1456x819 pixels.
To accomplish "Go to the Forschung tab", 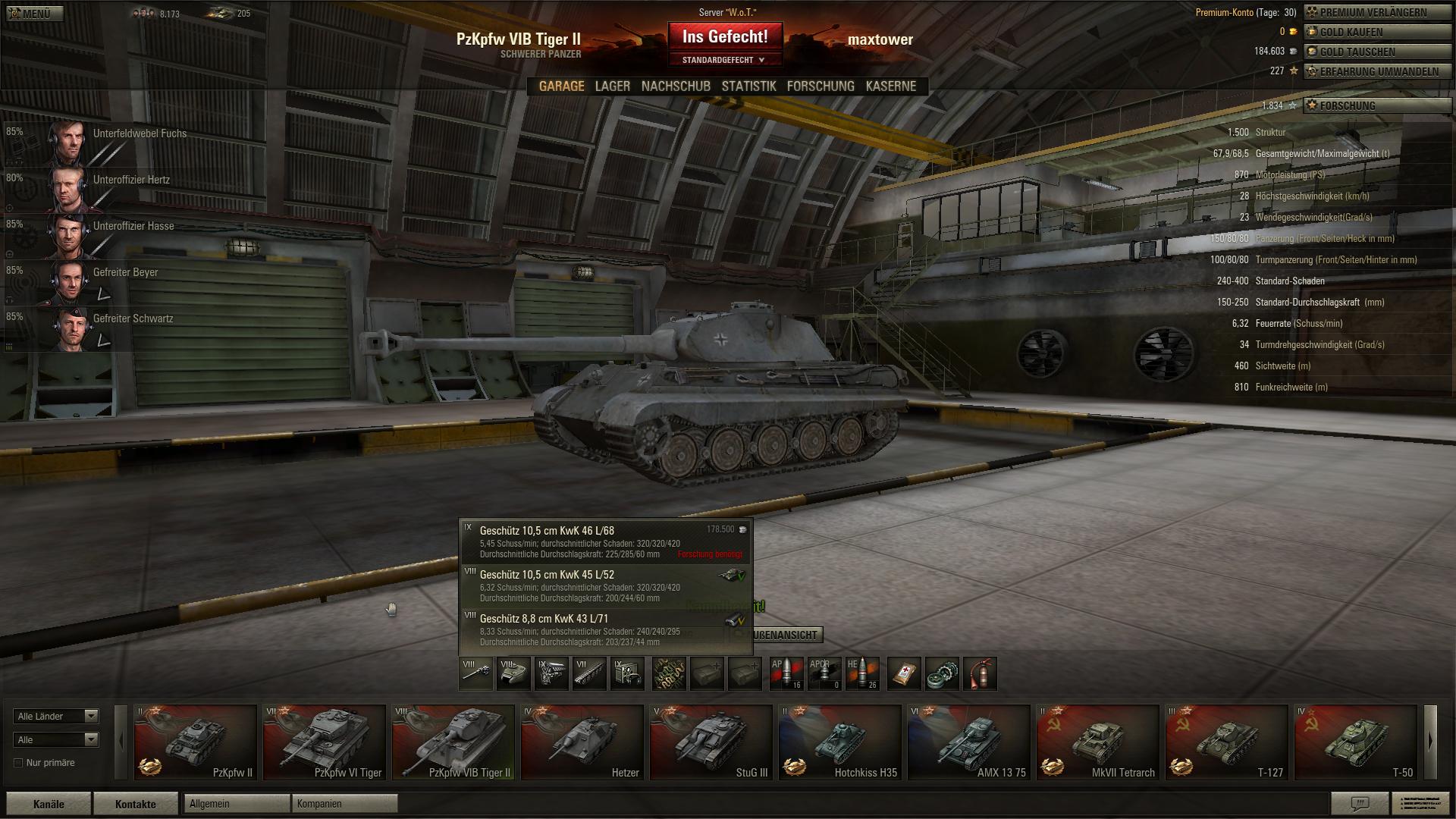I will 821,86.
